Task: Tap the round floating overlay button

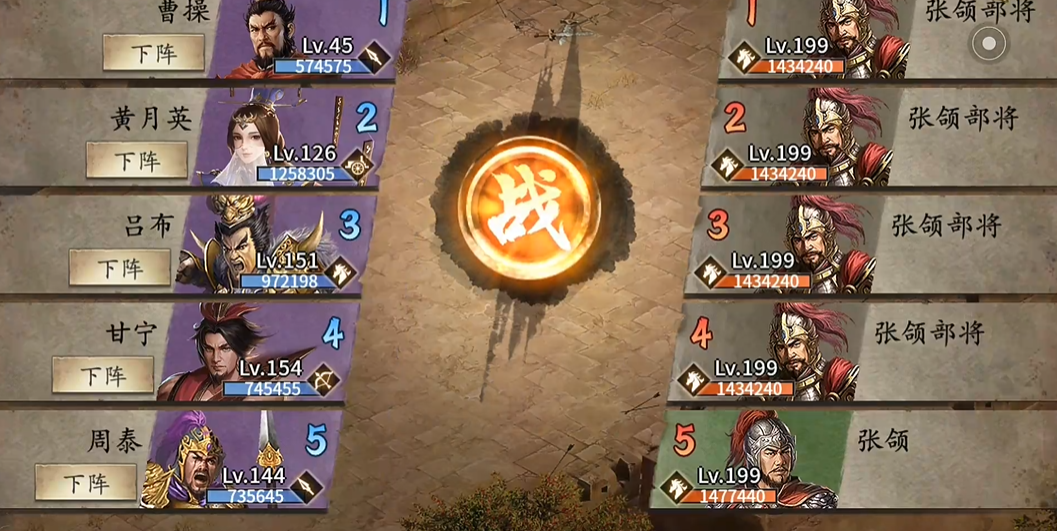Action: pyautogui.click(x=989, y=42)
